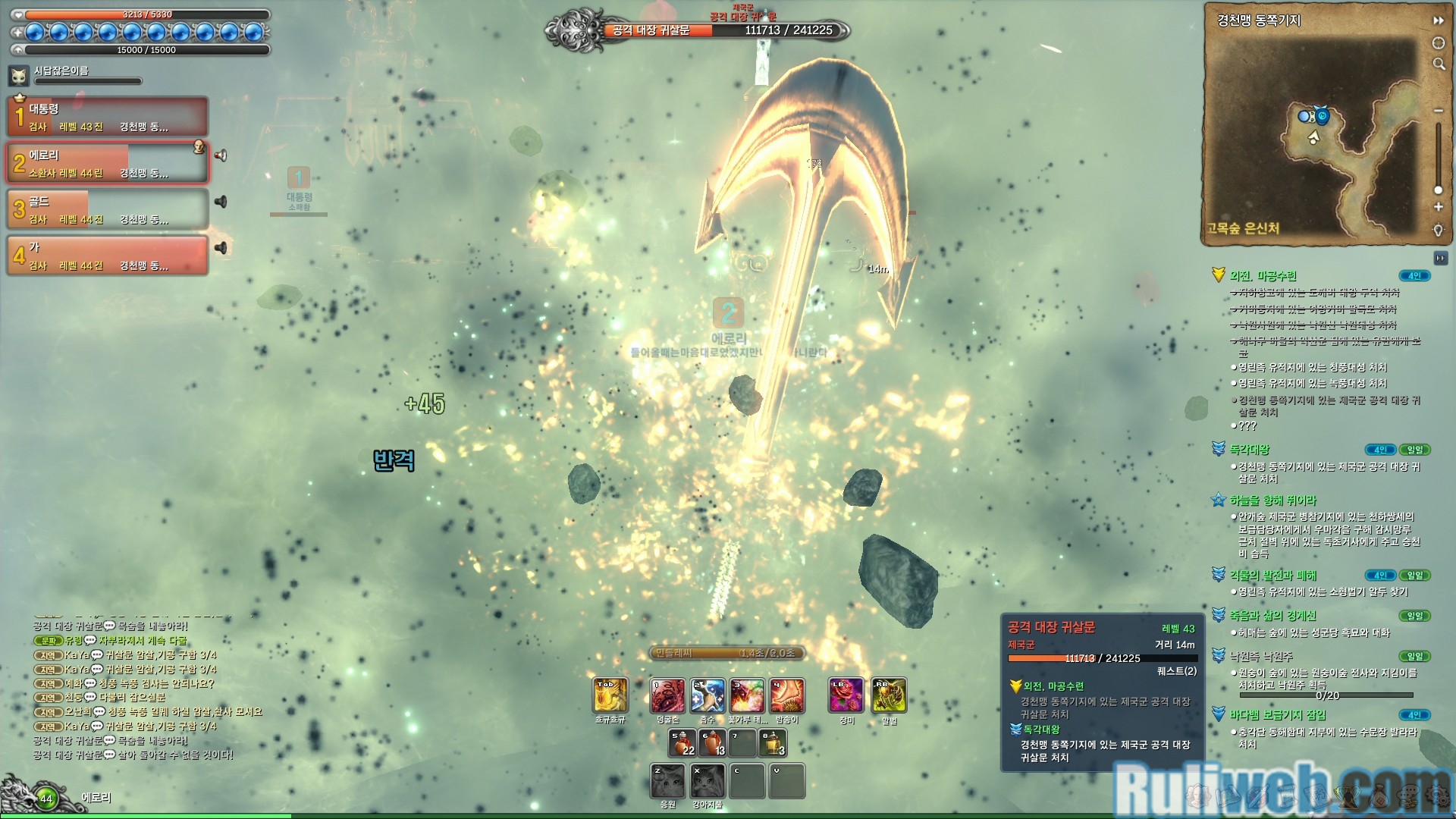
Task: Activate the 장미 rose attack skill
Action: [846, 695]
